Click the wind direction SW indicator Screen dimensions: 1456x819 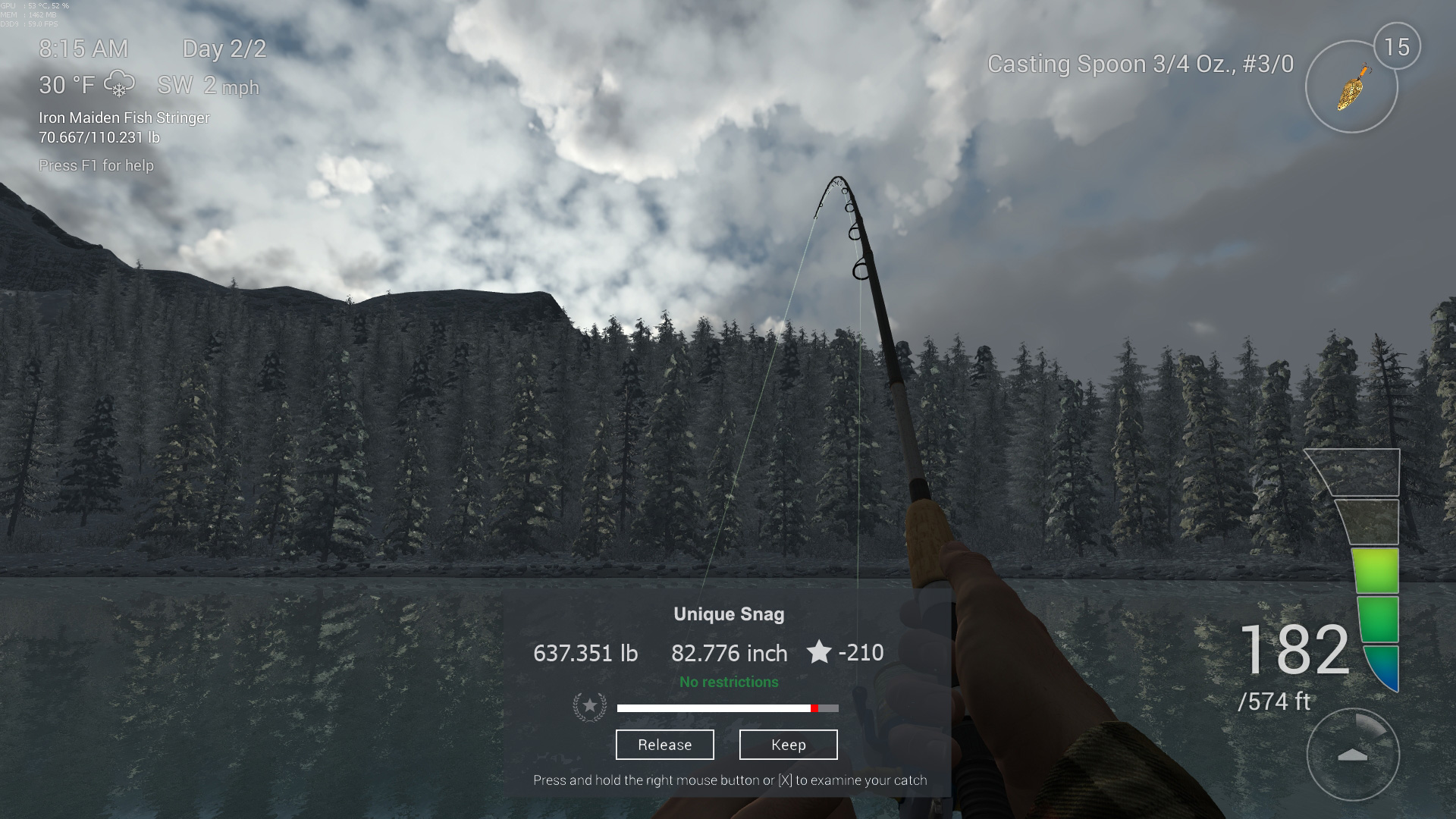pos(176,86)
